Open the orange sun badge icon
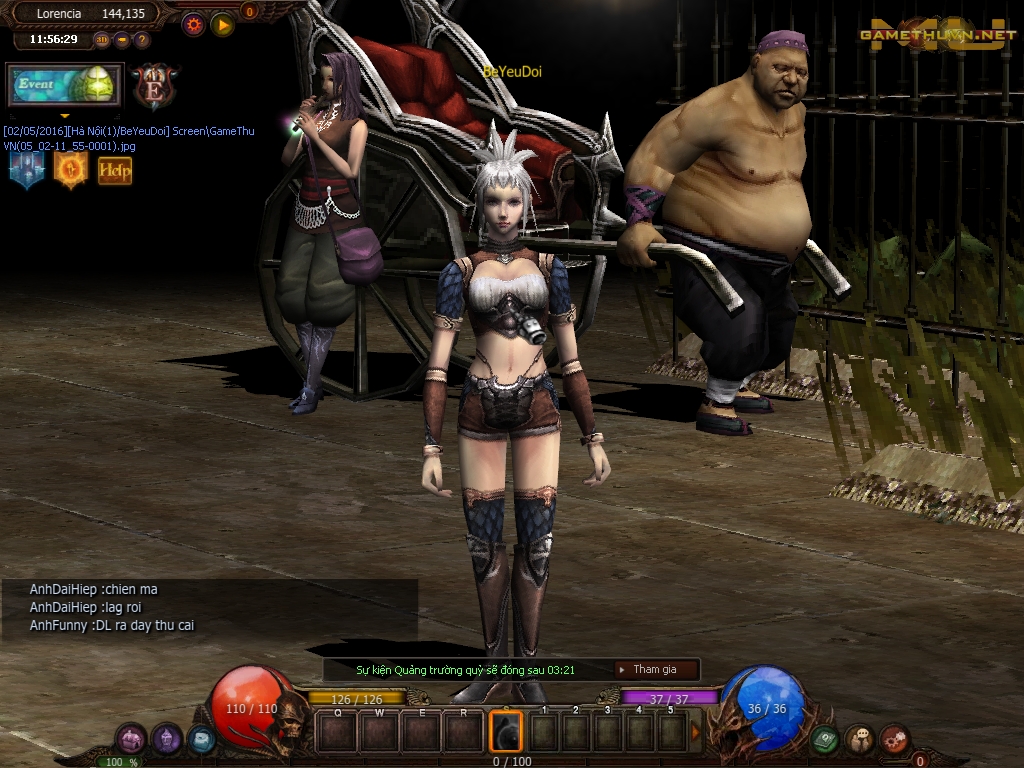This screenshot has width=1024, height=768. tap(71, 169)
